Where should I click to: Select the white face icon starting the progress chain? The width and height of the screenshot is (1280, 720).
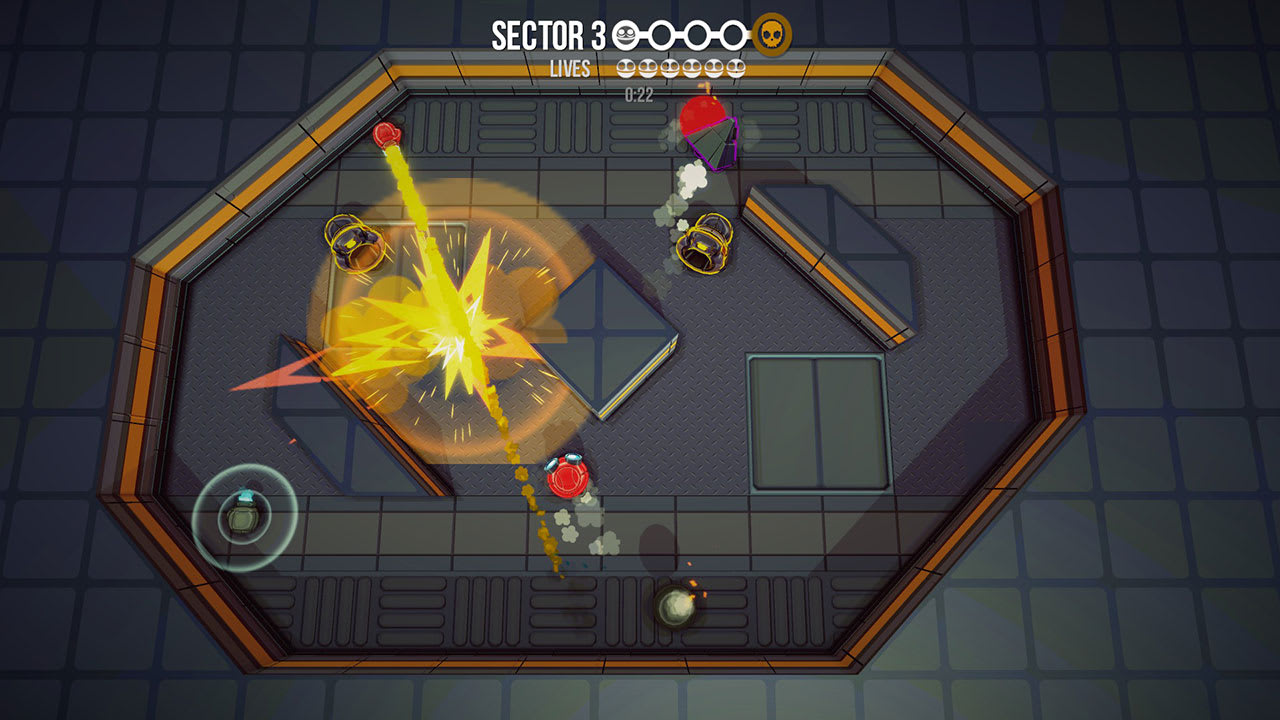[625, 33]
